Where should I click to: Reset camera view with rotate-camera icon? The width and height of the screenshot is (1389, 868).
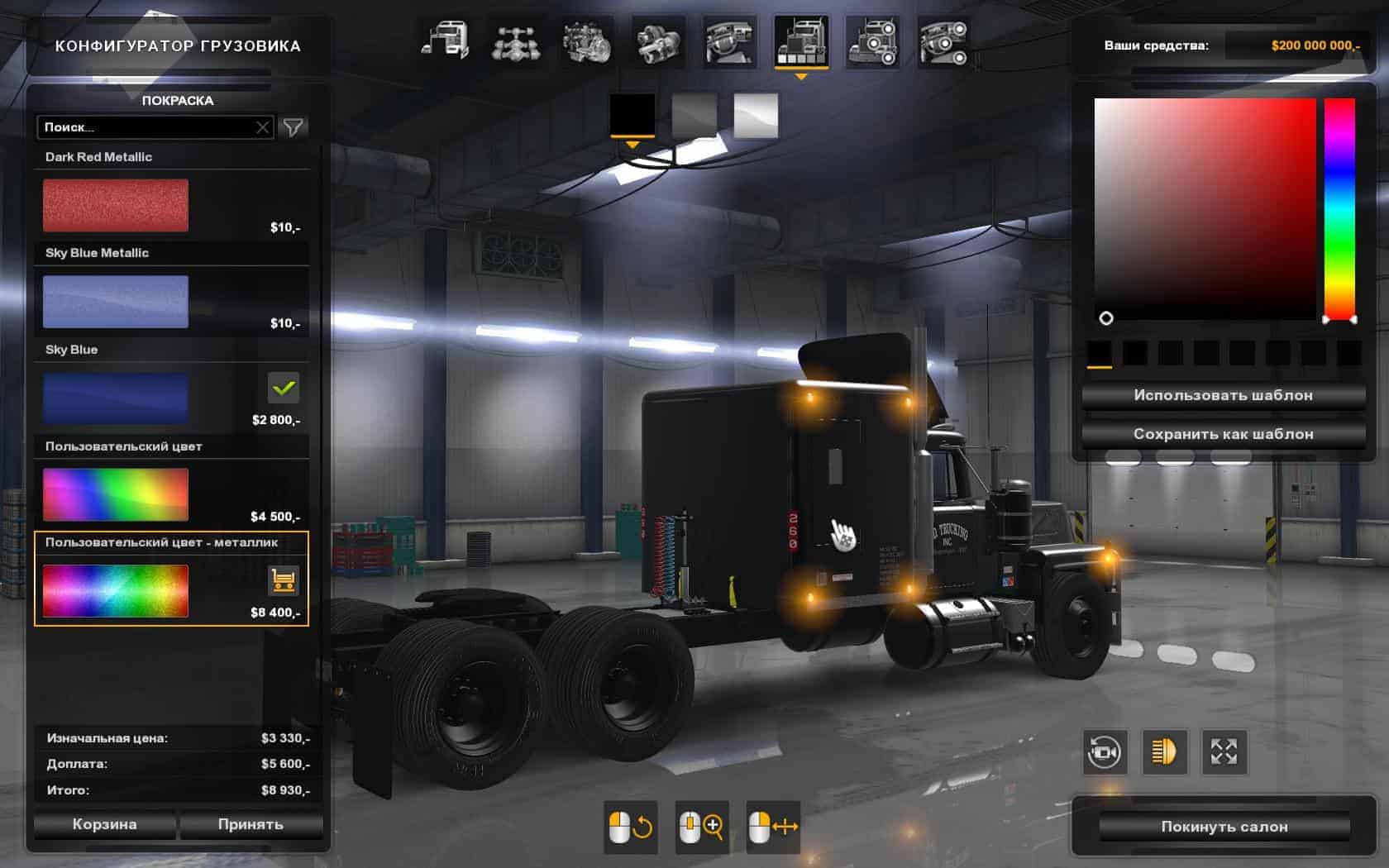pos(1105,751)
